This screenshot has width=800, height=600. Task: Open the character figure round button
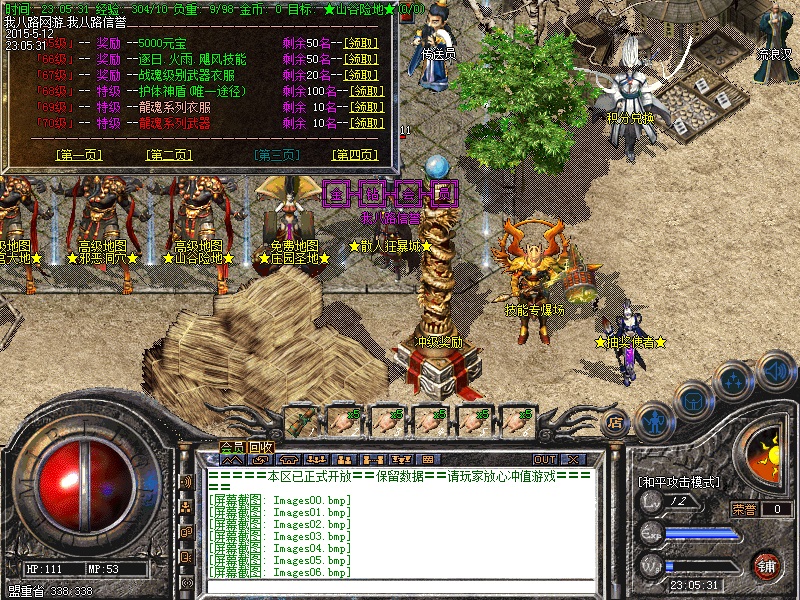[653, 420]
